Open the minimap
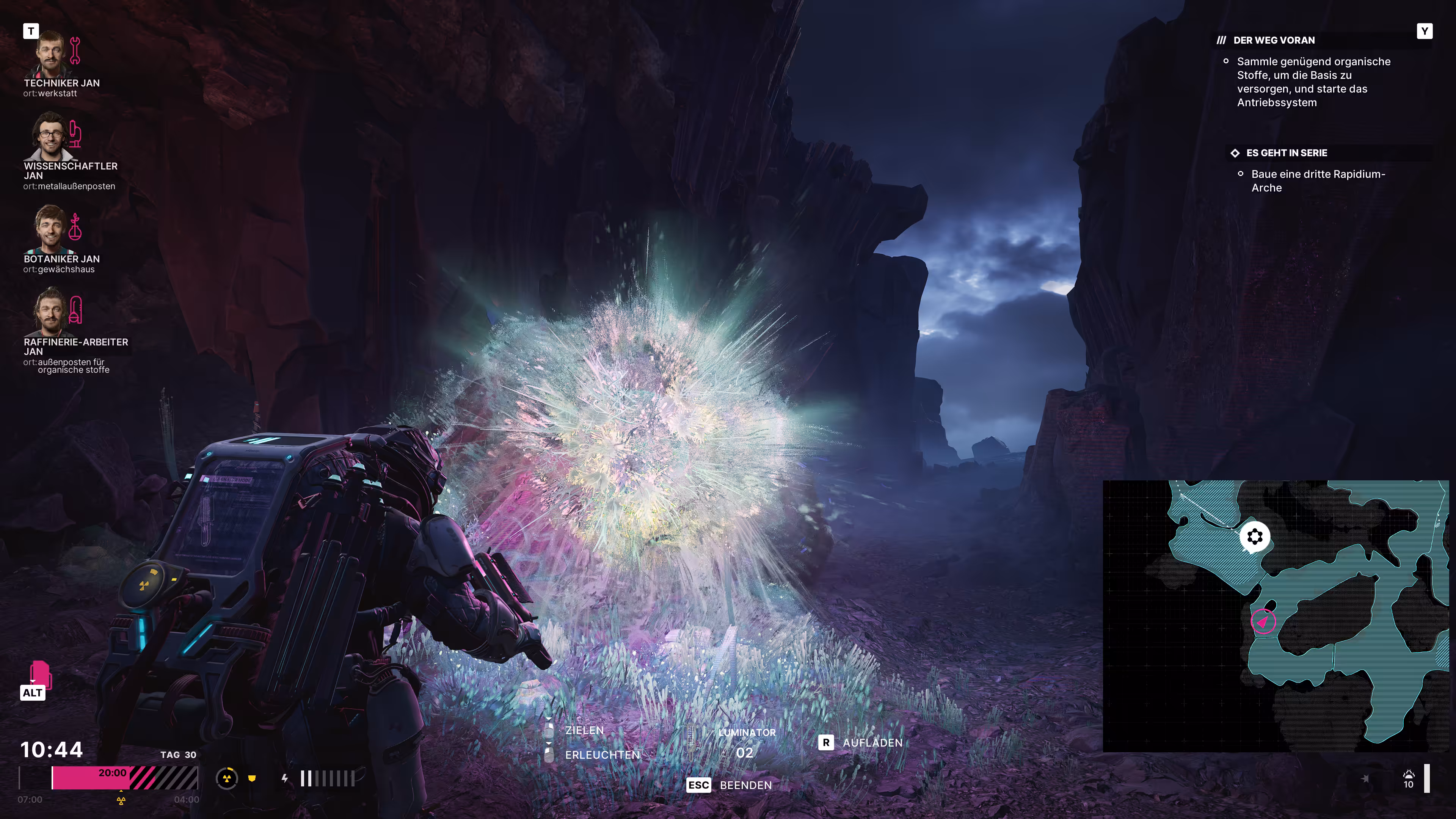 [1275, 615]
